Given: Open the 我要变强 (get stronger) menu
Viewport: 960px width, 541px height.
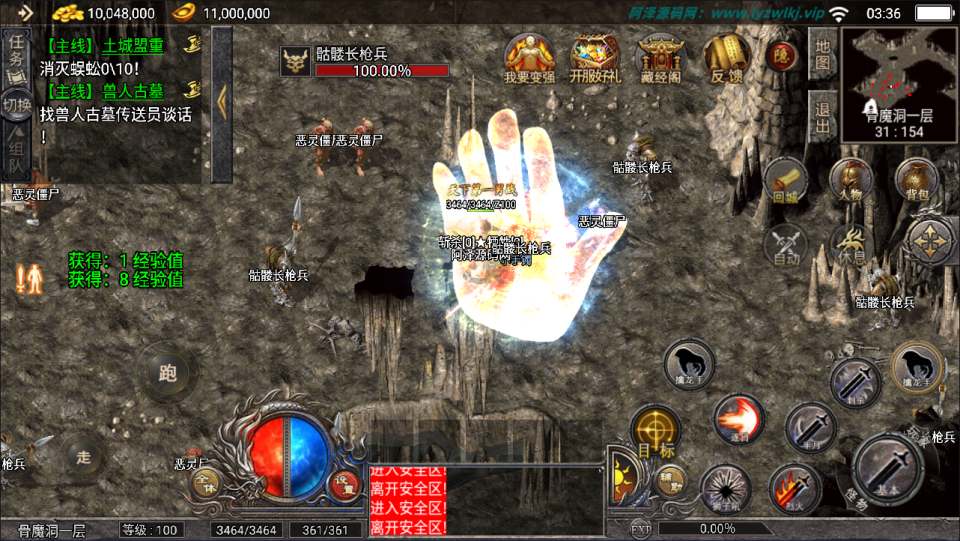Looking at the screenshot, I should (529, 57).
